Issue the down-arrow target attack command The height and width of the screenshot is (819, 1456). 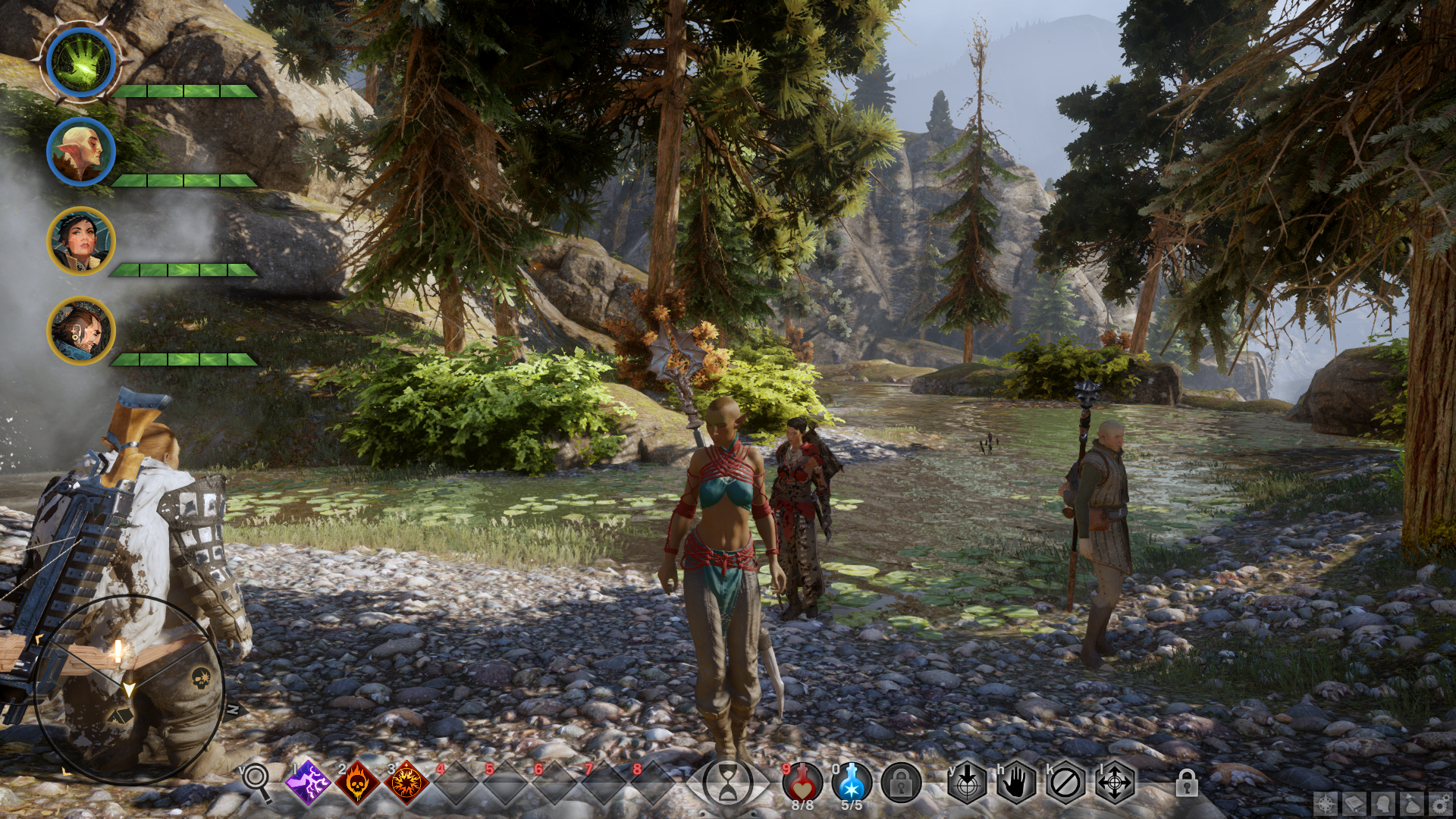coord(967,782)
